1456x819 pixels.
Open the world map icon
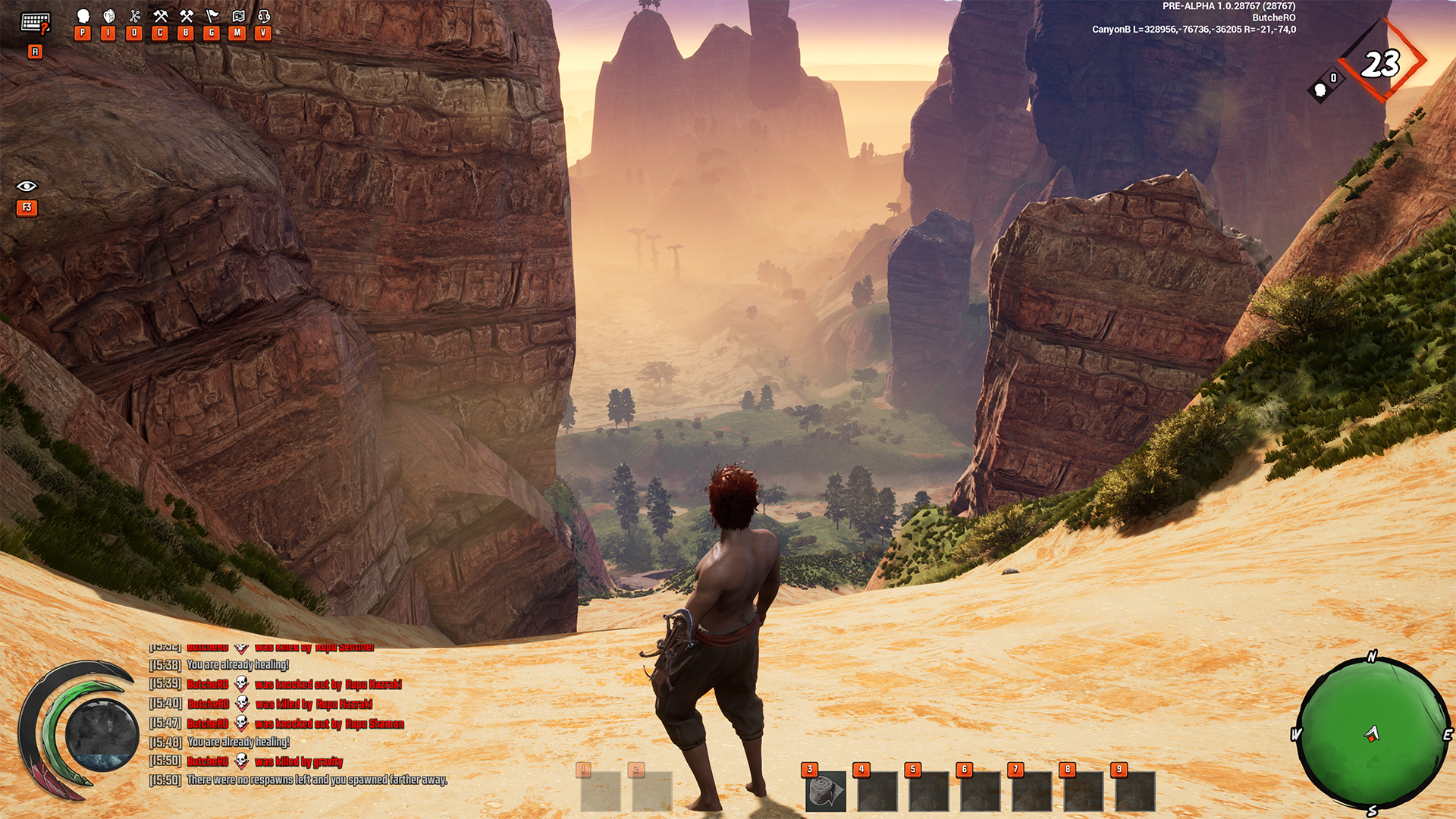click(x=238, y=16)
